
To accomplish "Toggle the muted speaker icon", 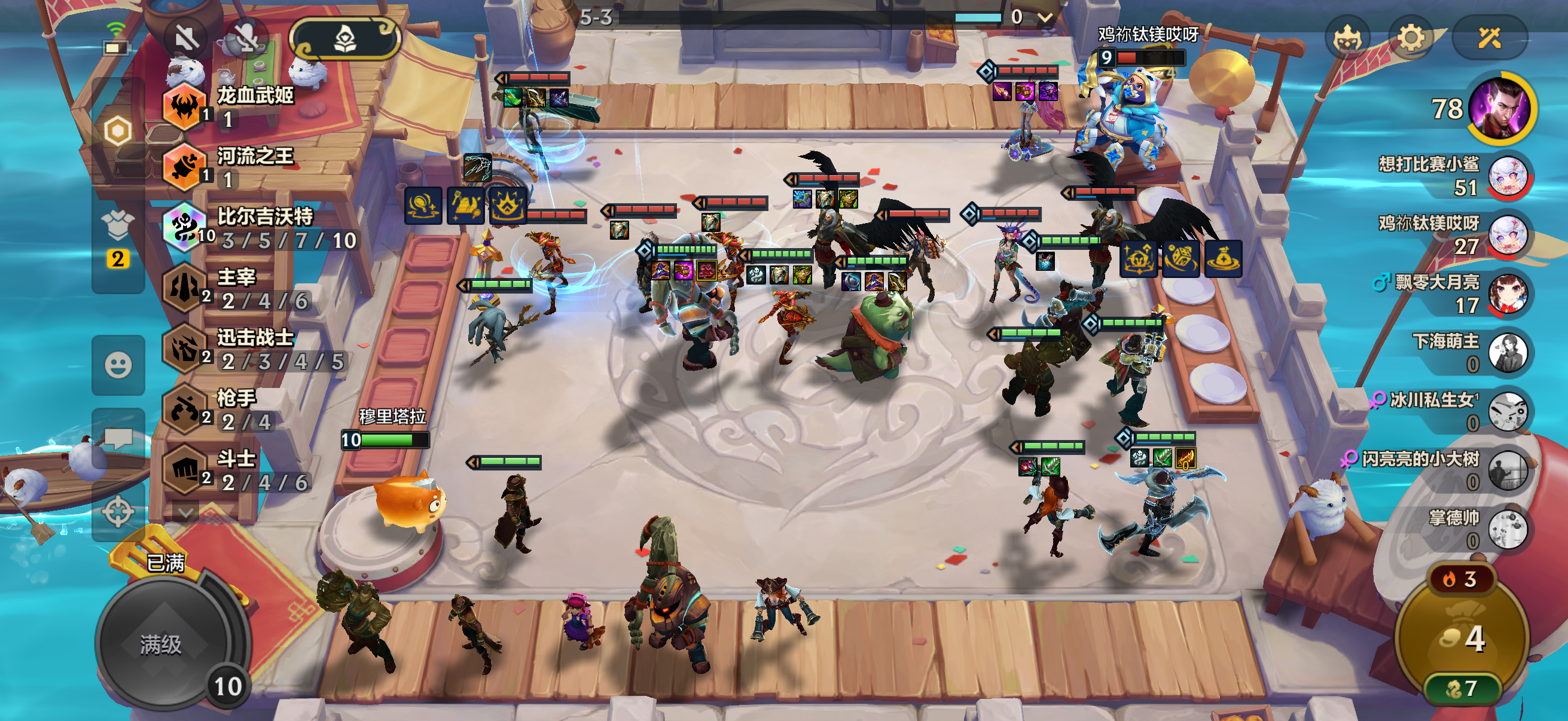I will tap(185, 39).
